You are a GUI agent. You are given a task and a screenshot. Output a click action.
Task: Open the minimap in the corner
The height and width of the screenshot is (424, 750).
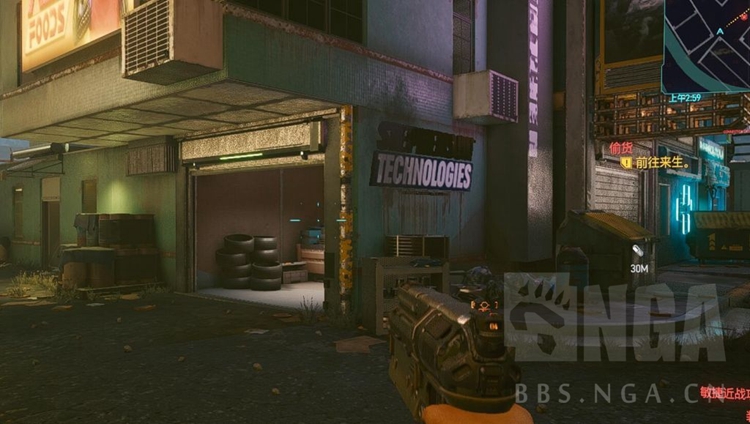click(707, 44)
